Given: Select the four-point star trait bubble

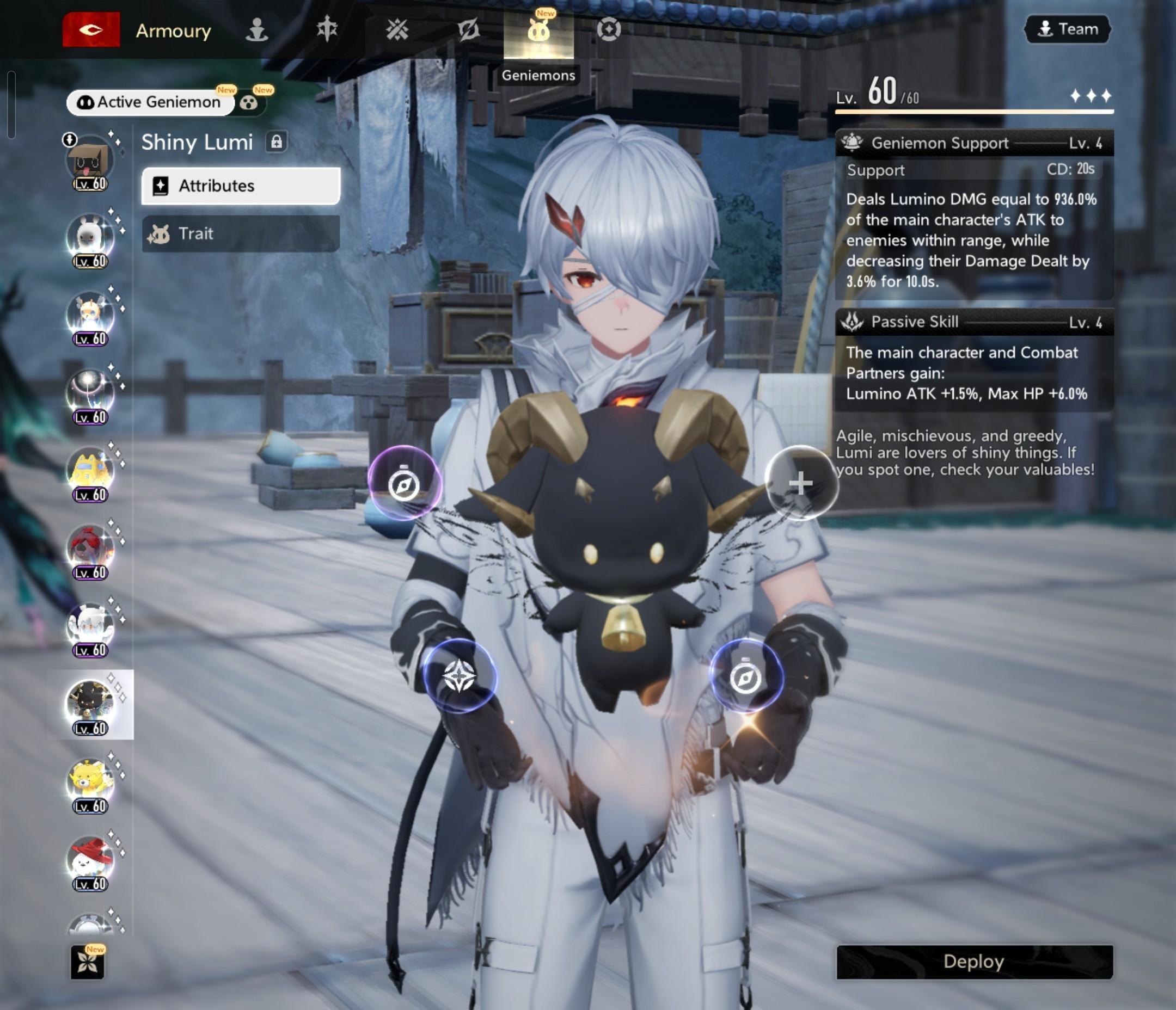Looking at the screenshot, I should 459,676.
